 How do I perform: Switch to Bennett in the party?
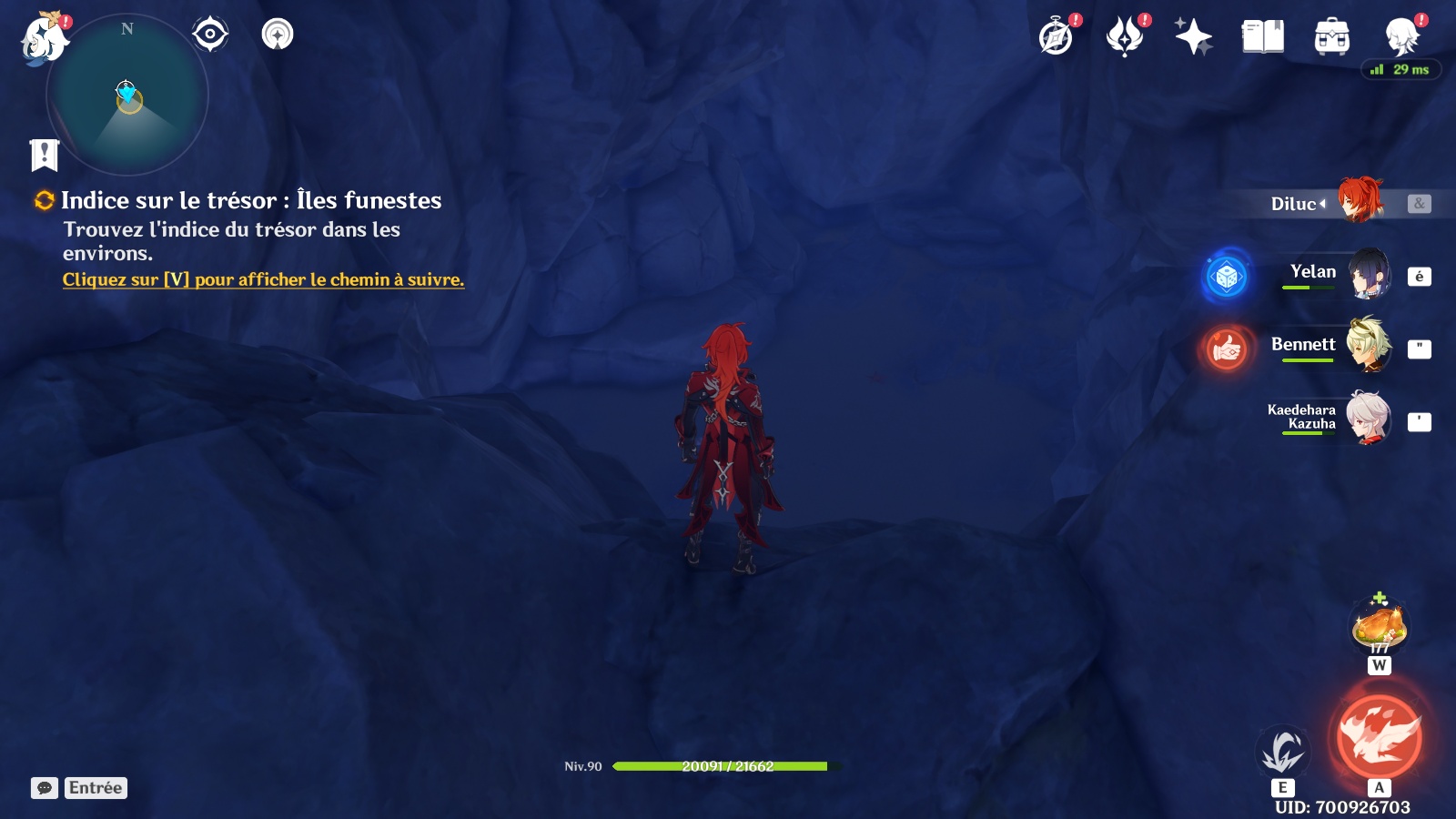[1368, 346]
